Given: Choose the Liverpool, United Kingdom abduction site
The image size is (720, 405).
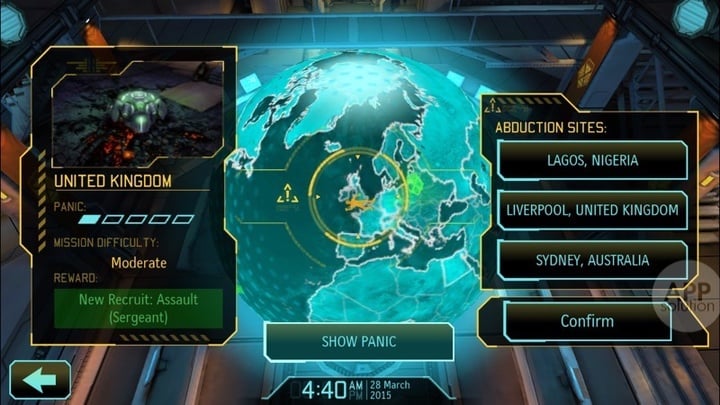Looking at the screenshot, I should [592, 210].
